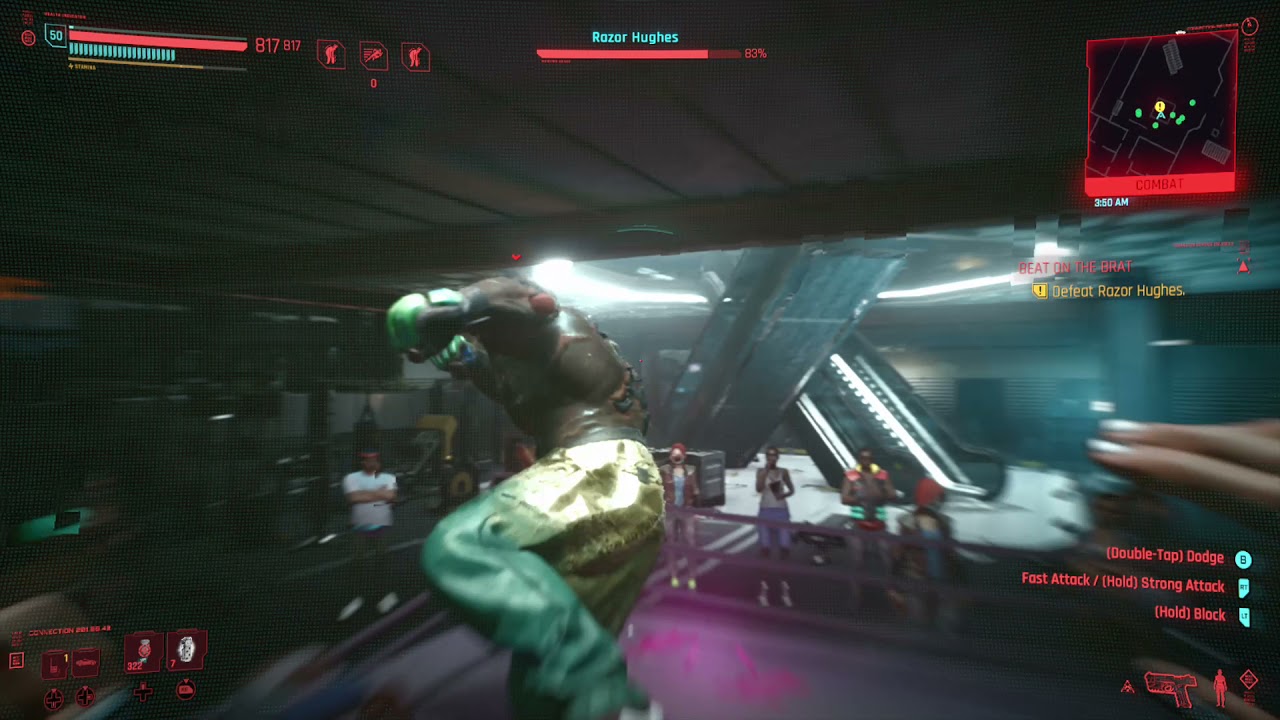
Task: Click the first red status effect icon
Action: 331,54
